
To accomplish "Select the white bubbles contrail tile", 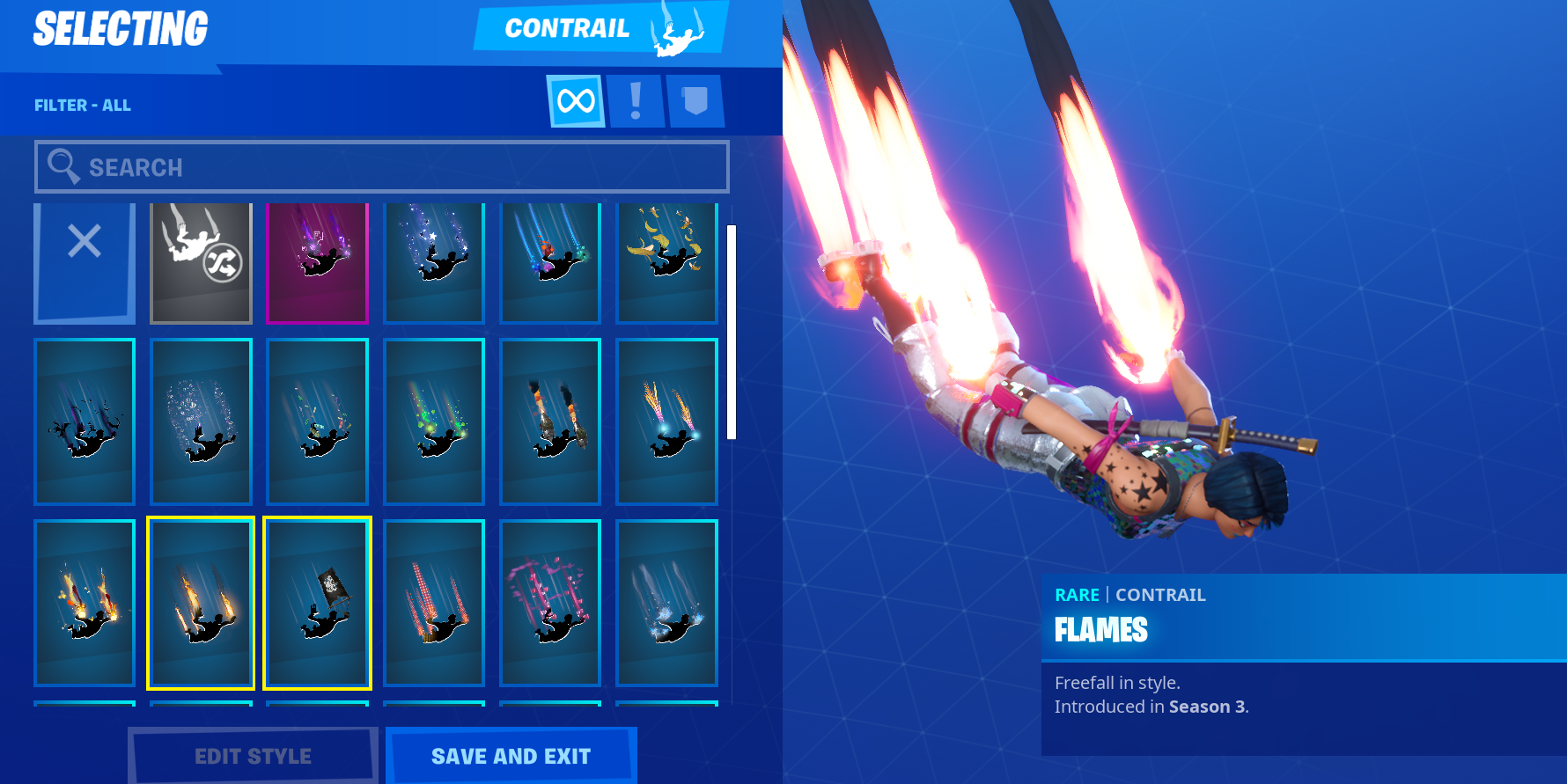I will [x=201, y=421].
